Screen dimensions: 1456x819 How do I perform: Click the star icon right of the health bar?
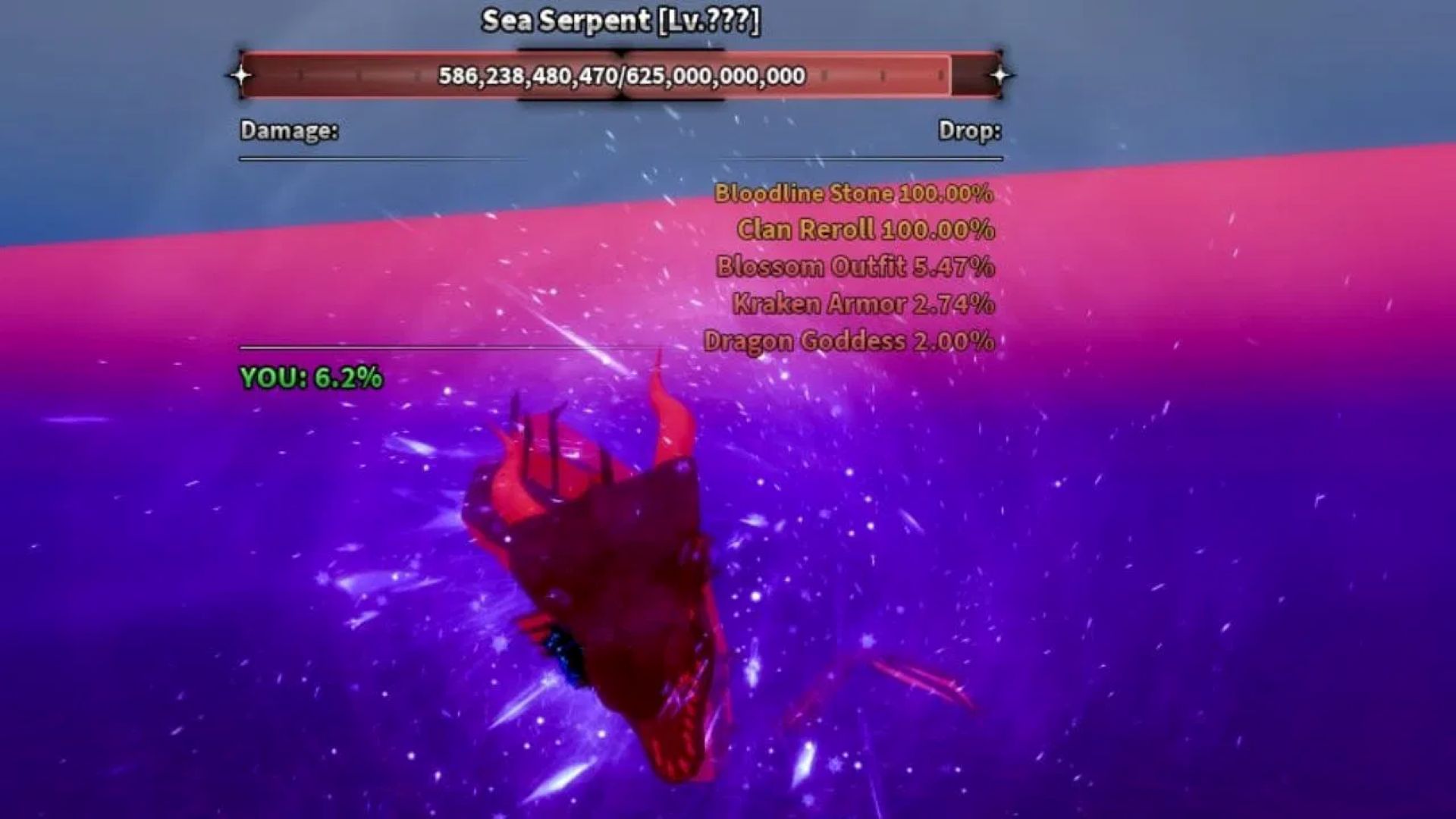tap(1003, 74)
